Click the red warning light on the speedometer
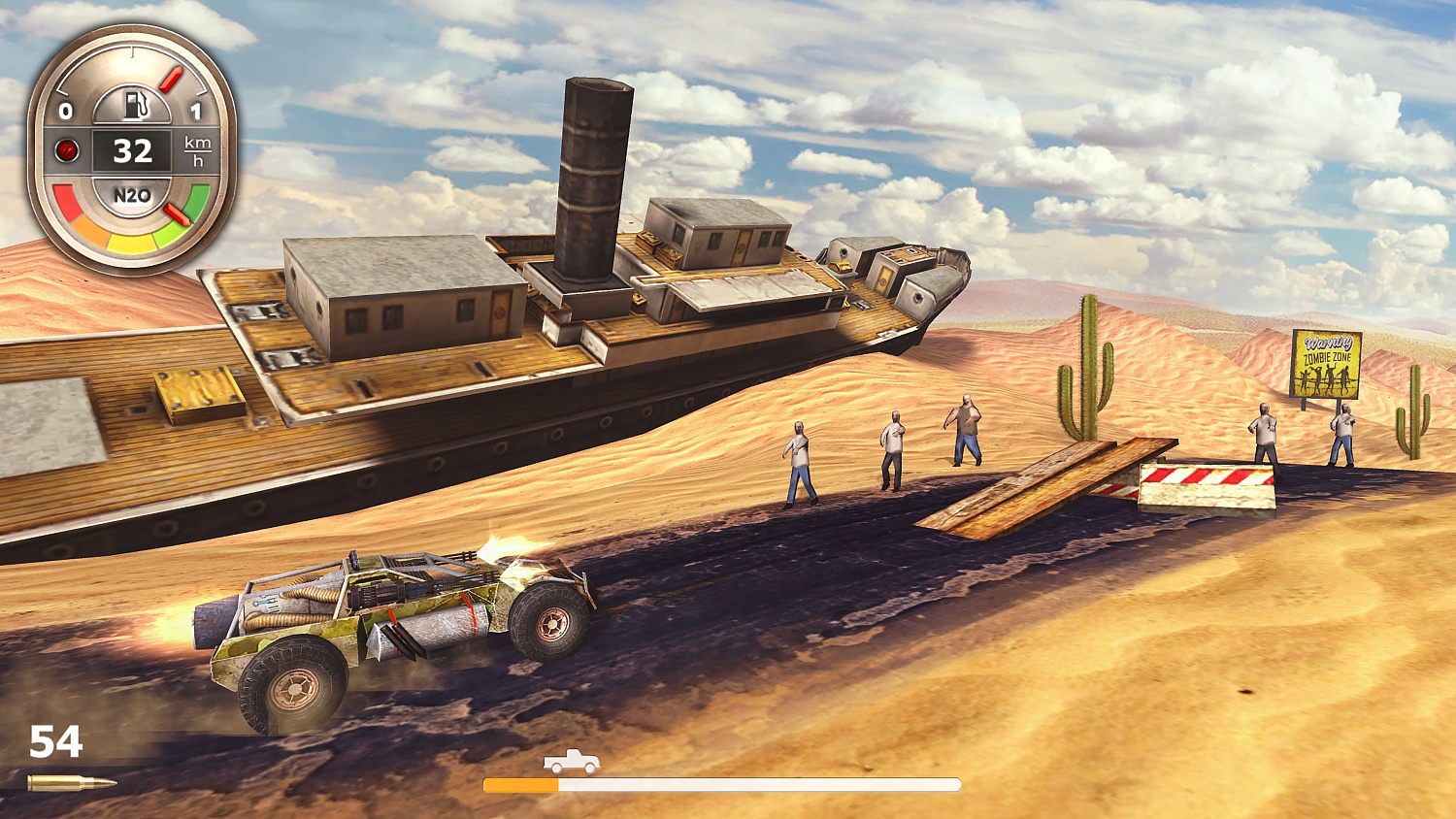Viewport: 1456px width, 819px height. coord(66,150)
